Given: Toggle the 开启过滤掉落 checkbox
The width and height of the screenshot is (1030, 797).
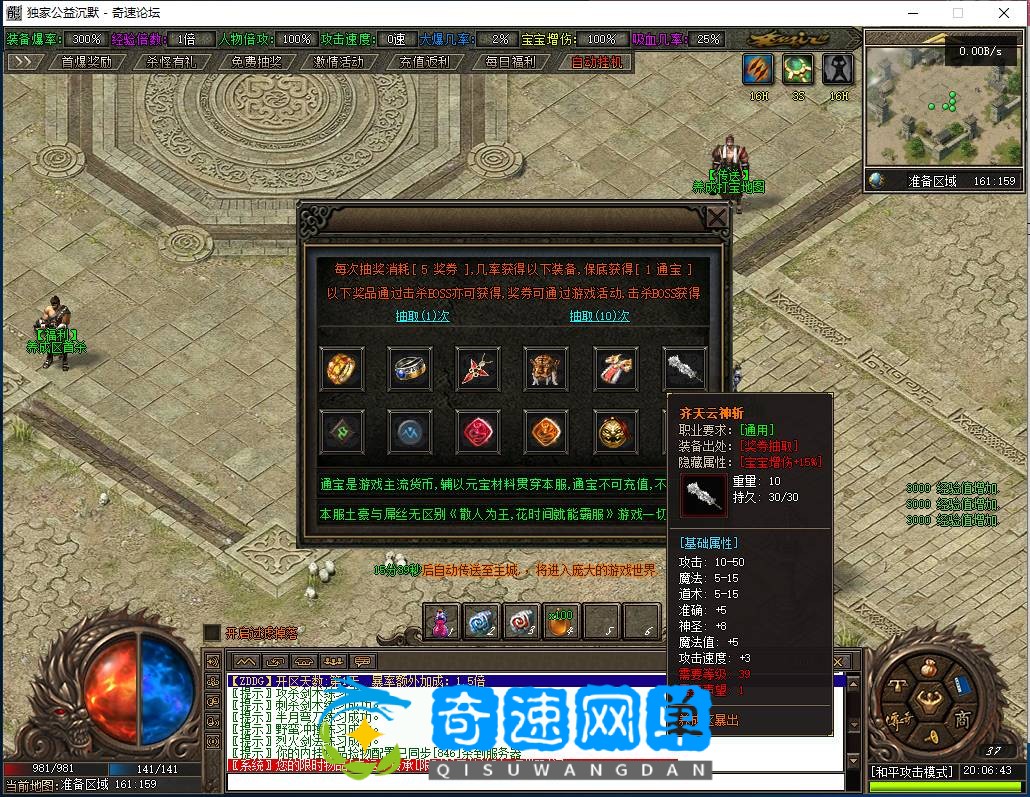Looking at the screenshot, I should click(x=212, y=632).
